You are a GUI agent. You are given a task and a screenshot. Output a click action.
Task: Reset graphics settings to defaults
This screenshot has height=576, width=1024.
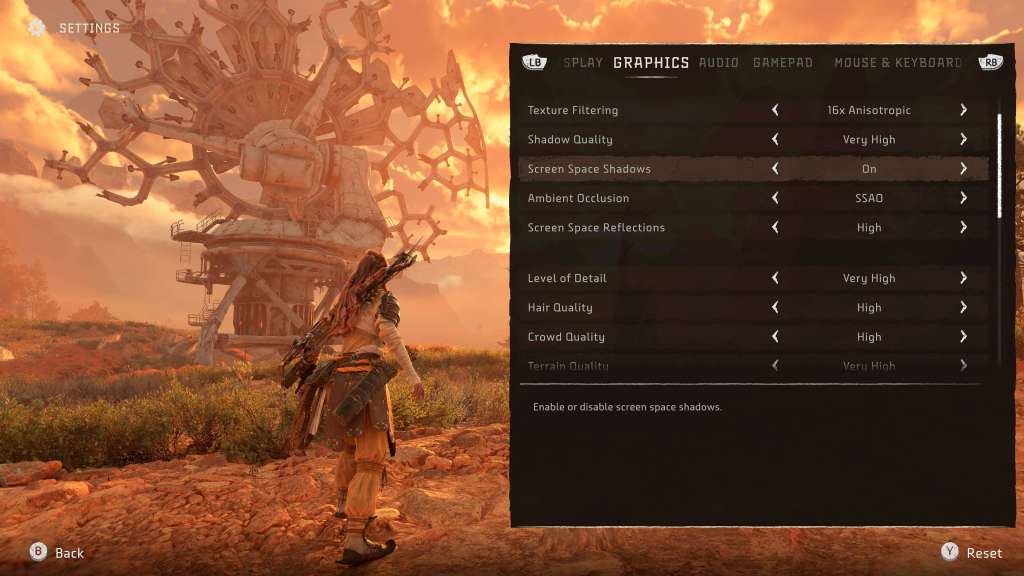(972, 553)
